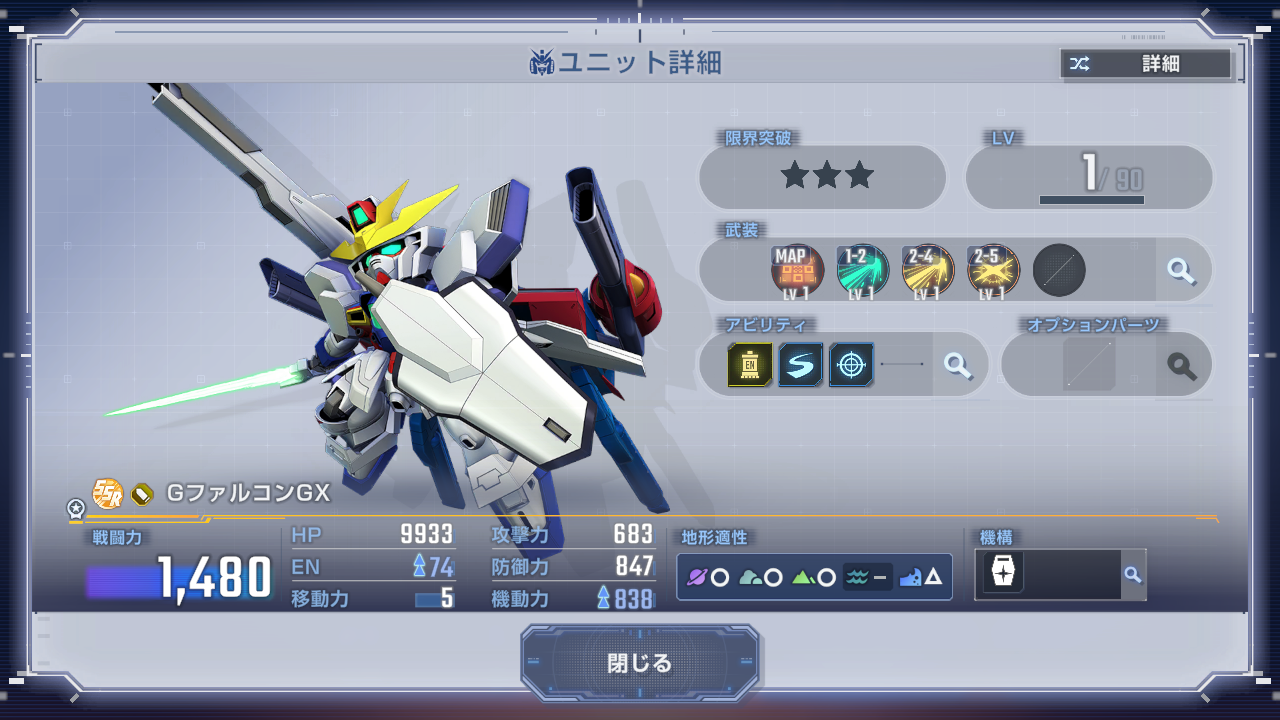This screenshot has height=720, width=1280.
Task: Choose the 2-4 range weapon icon
Action: (x=927, y=271)
